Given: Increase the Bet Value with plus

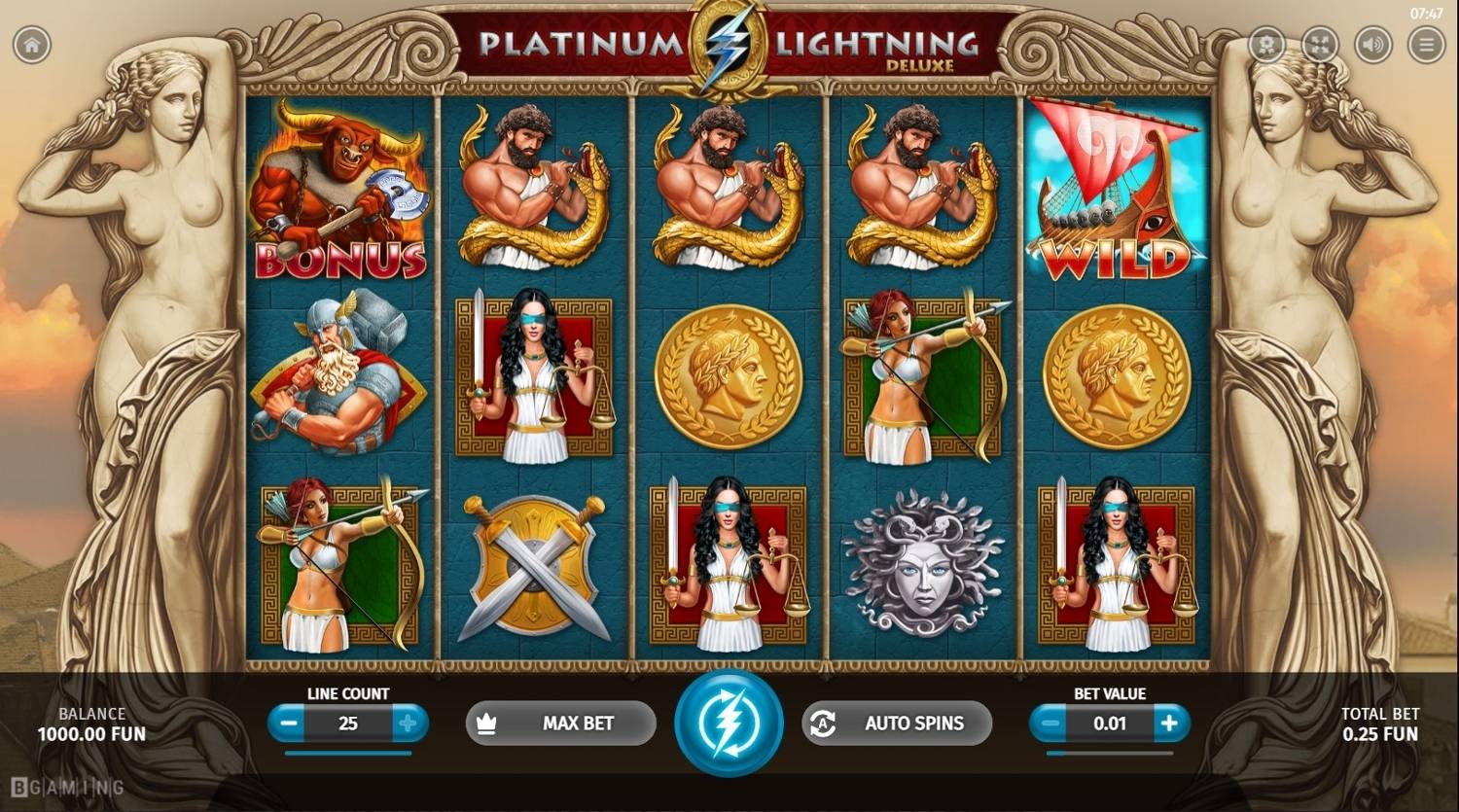Looking at the screenshot, I should [1167, 724].
